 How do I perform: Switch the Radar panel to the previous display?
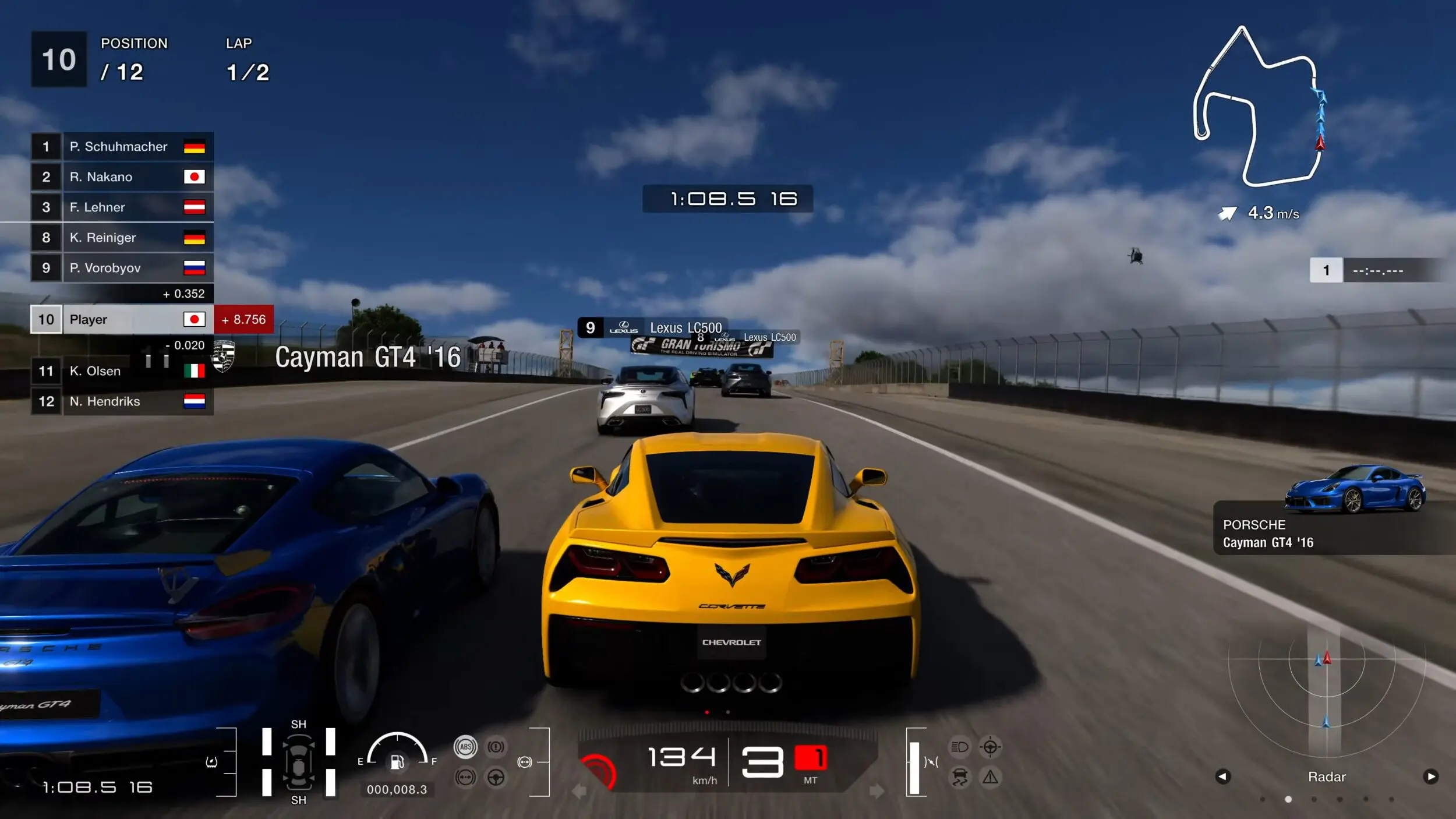point(1222,776)
